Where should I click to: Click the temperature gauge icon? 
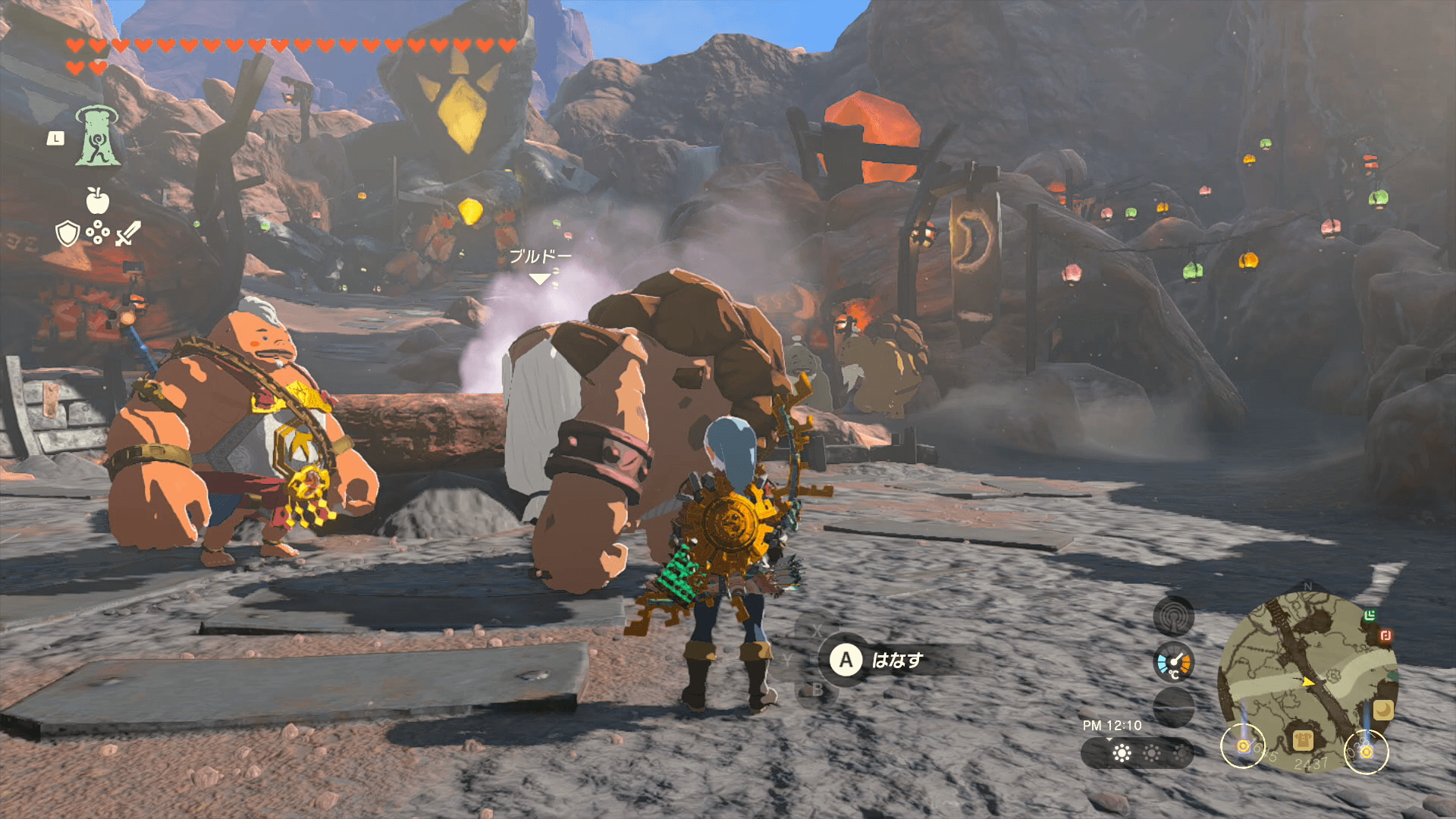pyautogui.click(x=1173, y=664)
